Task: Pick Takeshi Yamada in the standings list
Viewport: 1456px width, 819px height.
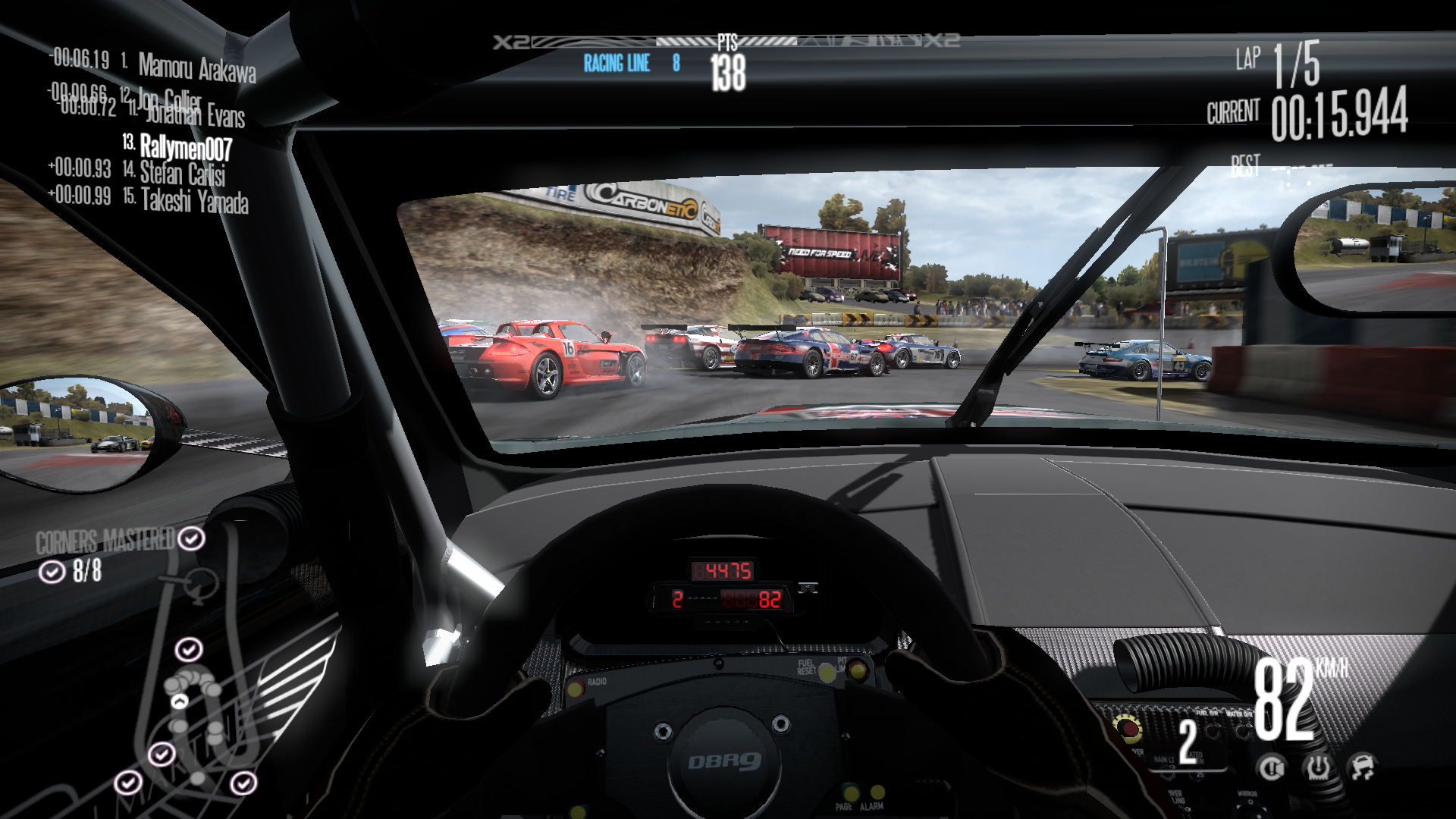Action: (x=194, y=202)
